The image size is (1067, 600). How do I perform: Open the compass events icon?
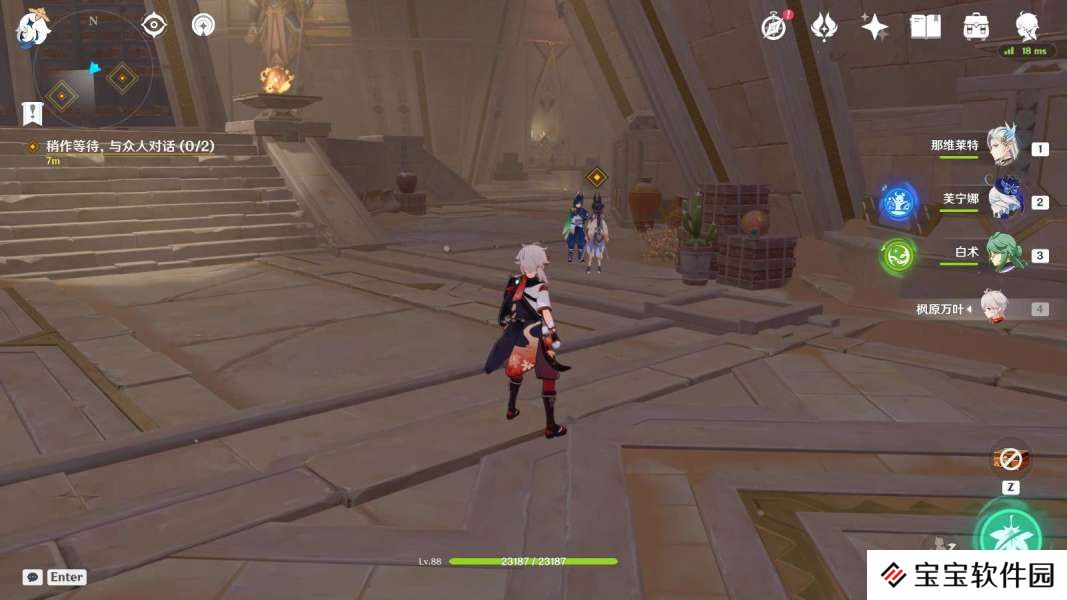[774, 27]
